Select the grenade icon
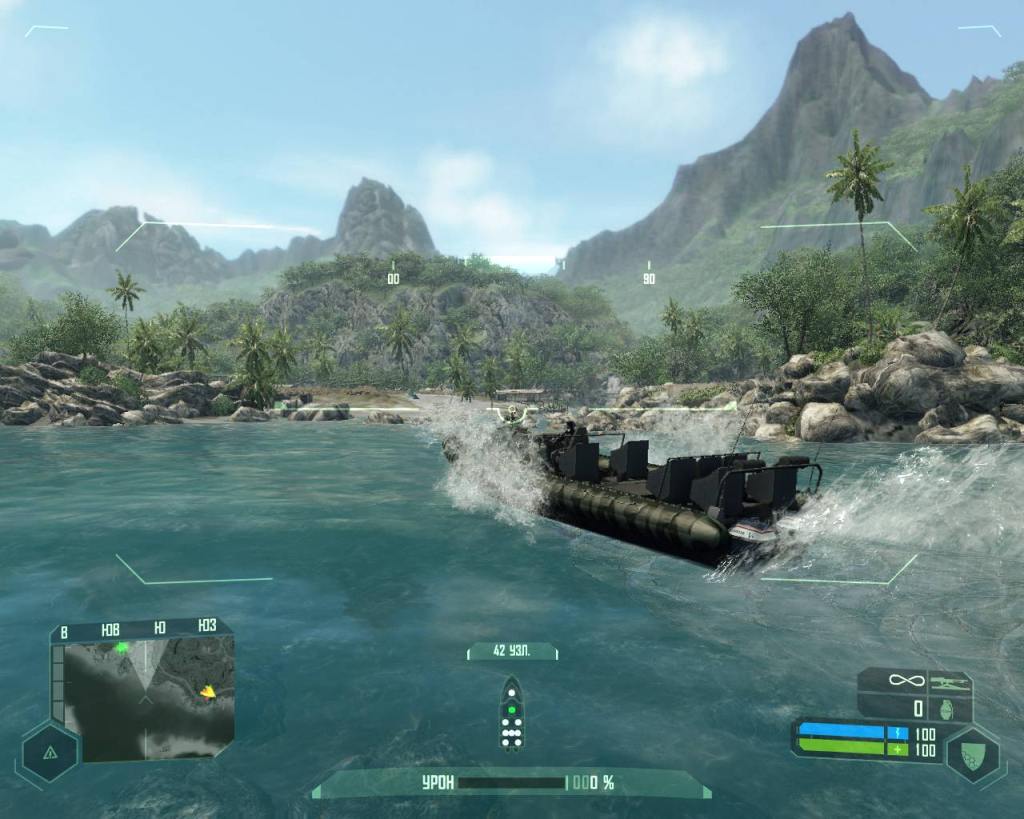The image size is (1024, 819). [950, 709]
